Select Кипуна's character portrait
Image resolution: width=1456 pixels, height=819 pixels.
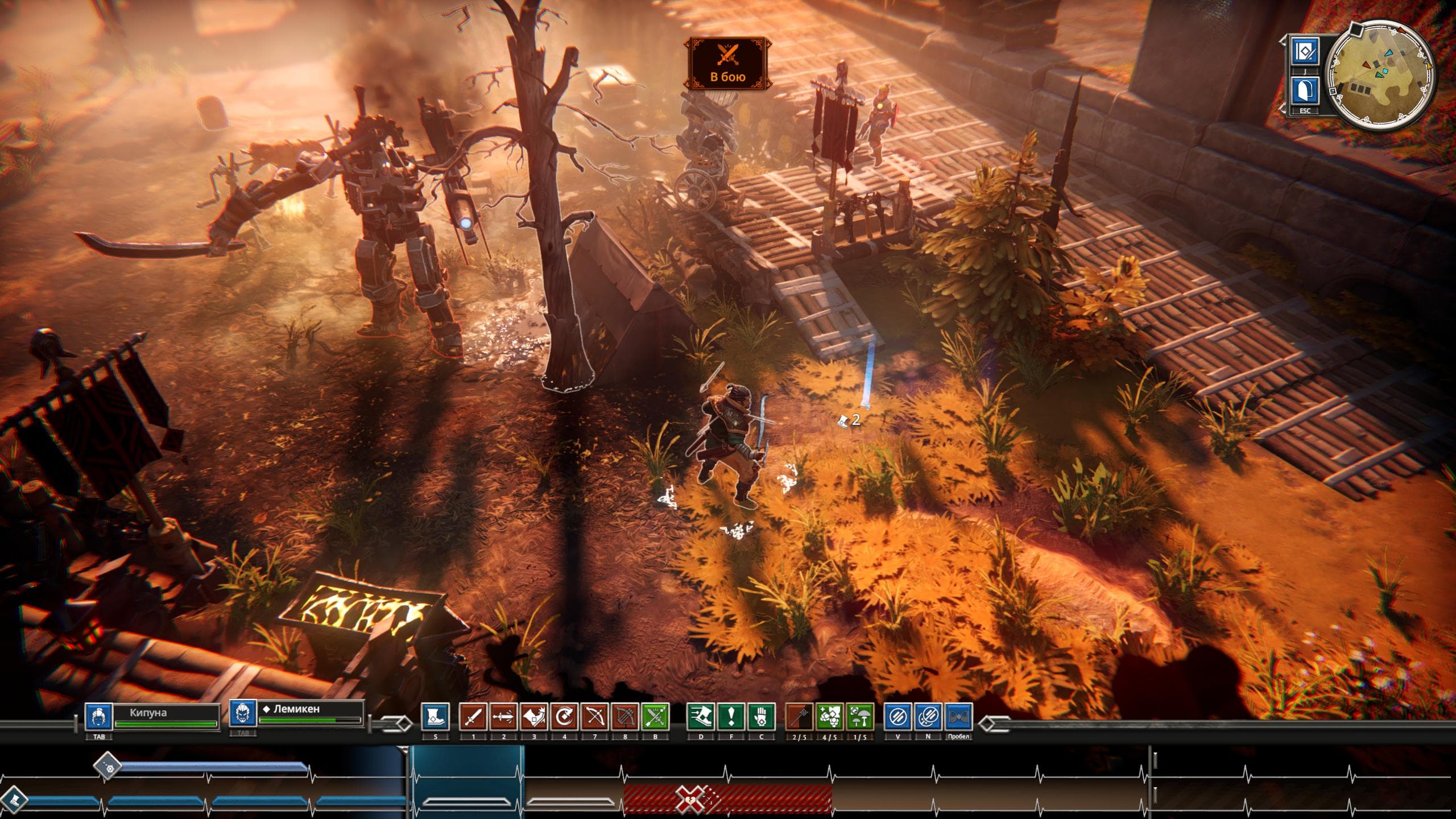(x=98, y=717)
